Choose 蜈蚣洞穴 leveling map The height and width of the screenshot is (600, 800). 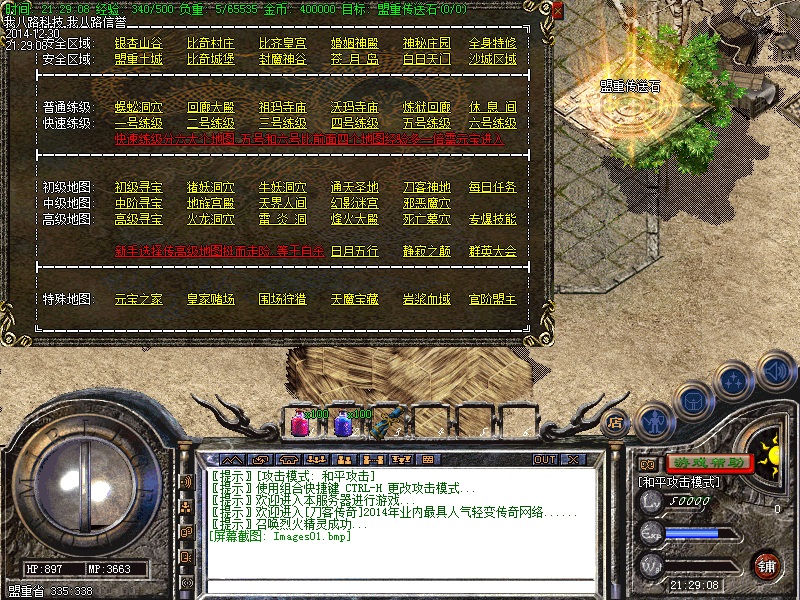(x=138, y=107)
